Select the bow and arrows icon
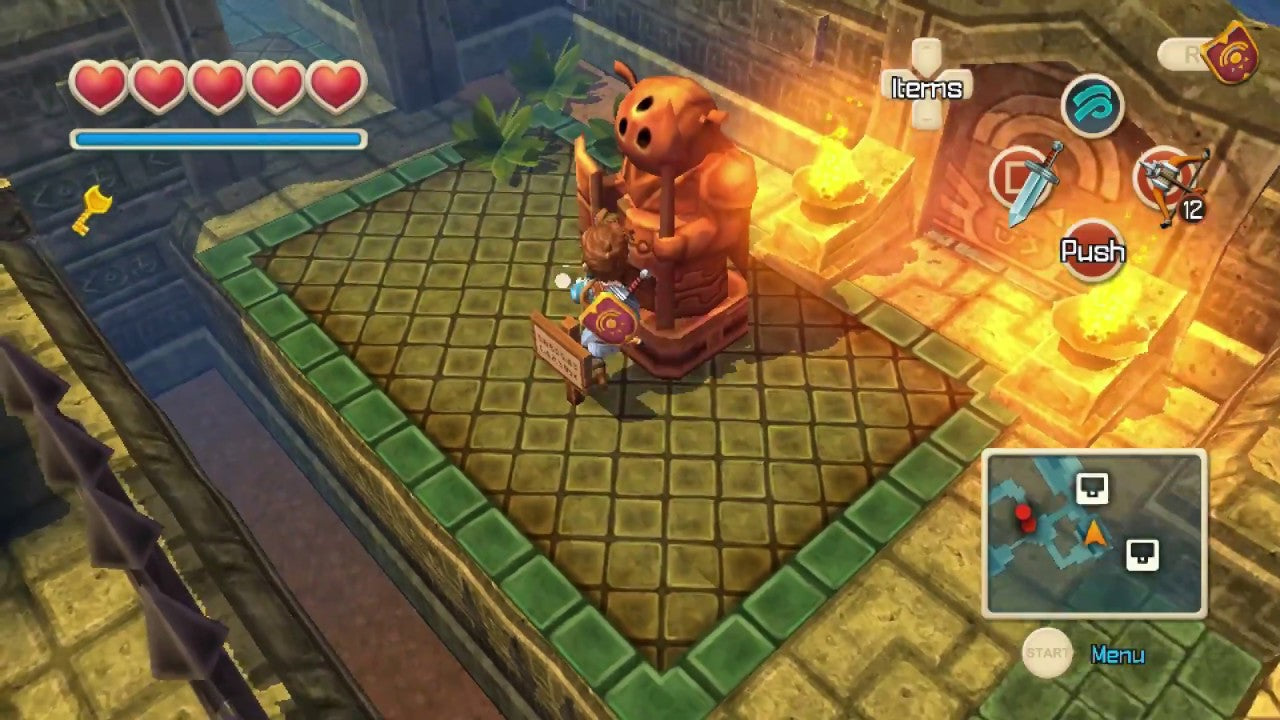The height and width of the screenshot is (720, 1280). coord(1172,182)
